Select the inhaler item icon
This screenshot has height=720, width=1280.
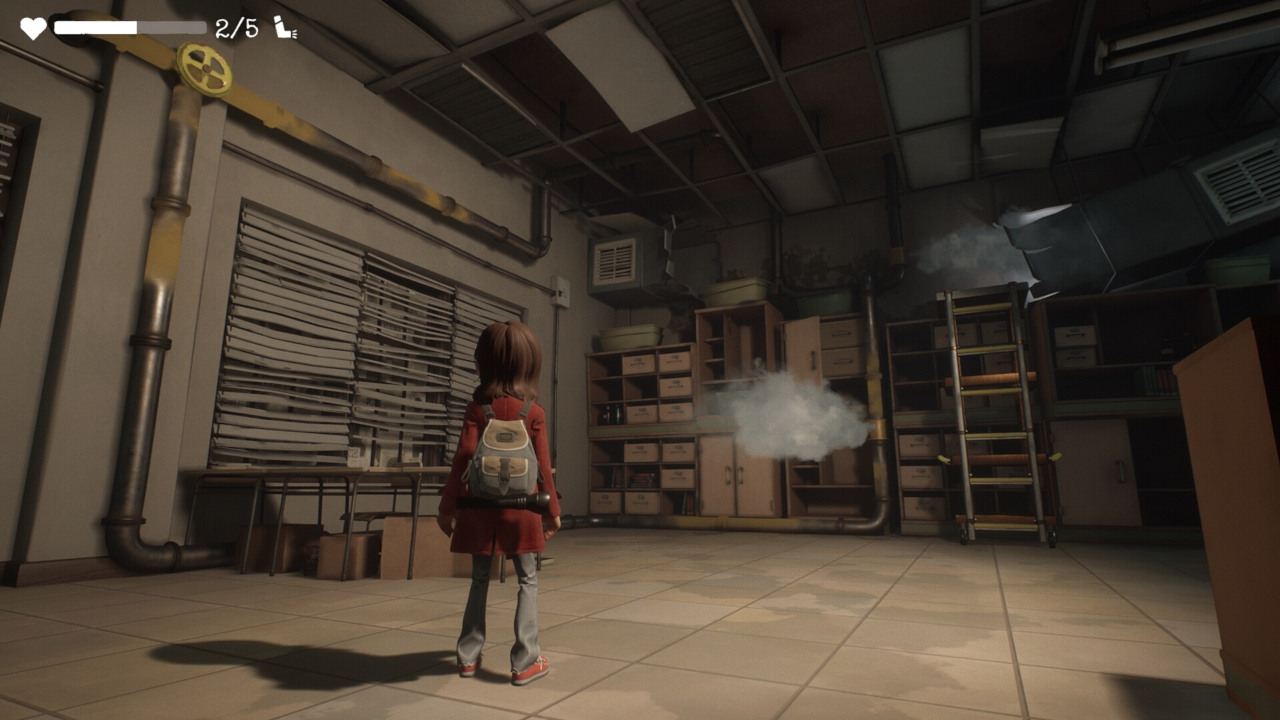(x=285, y=28)
